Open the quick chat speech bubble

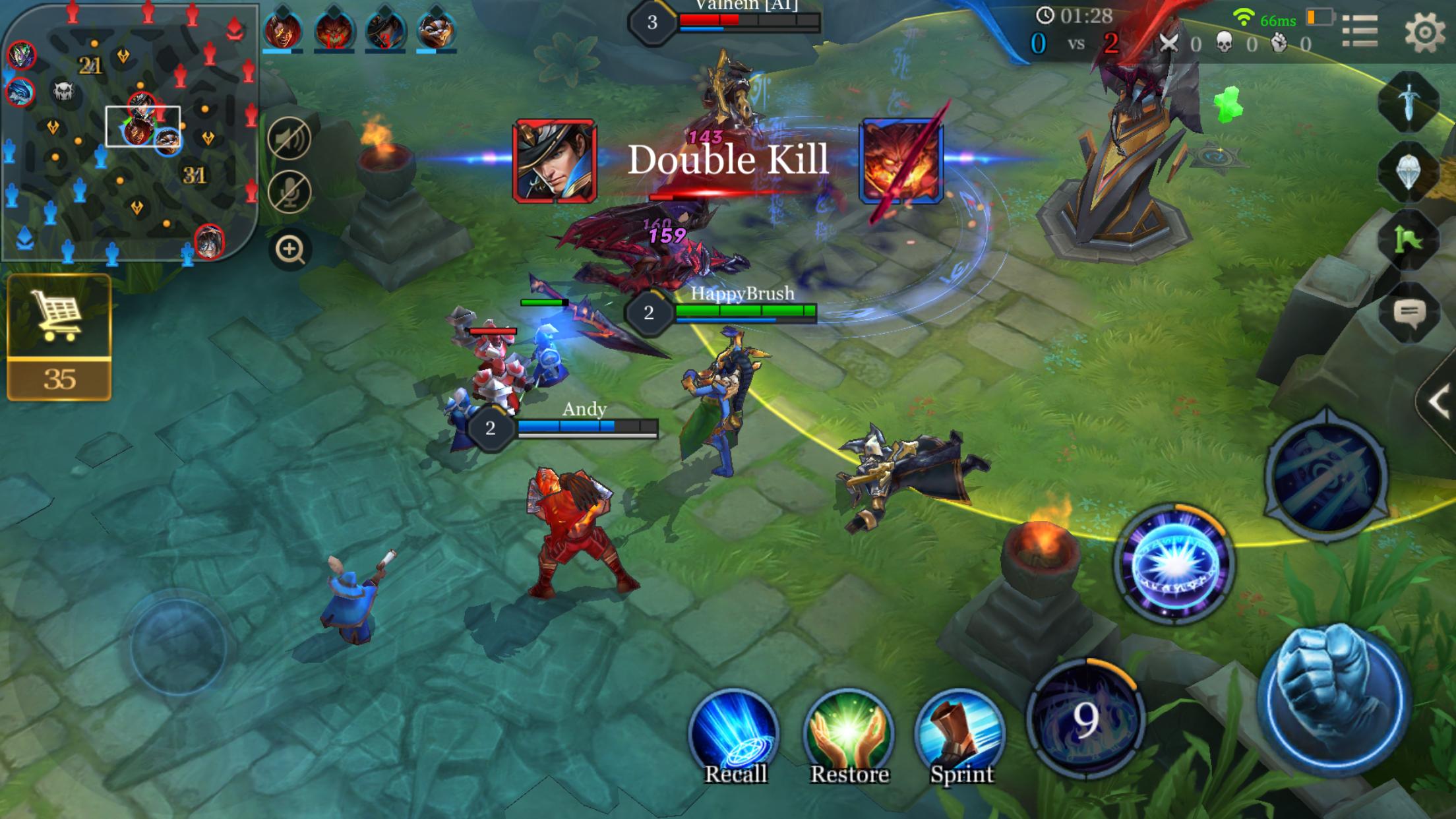[x=1410, y=312]
